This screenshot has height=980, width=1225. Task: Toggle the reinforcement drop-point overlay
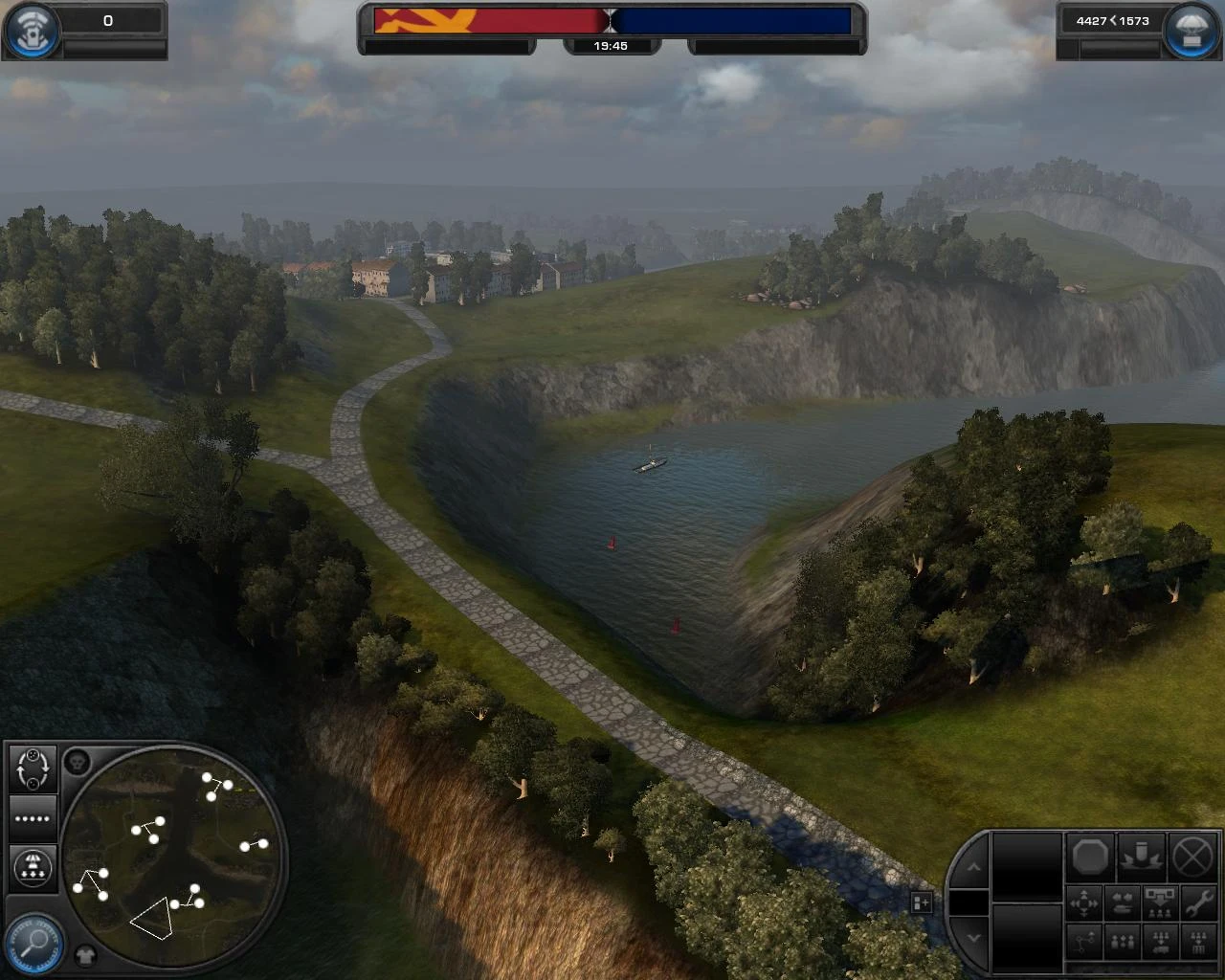[33, 867]
